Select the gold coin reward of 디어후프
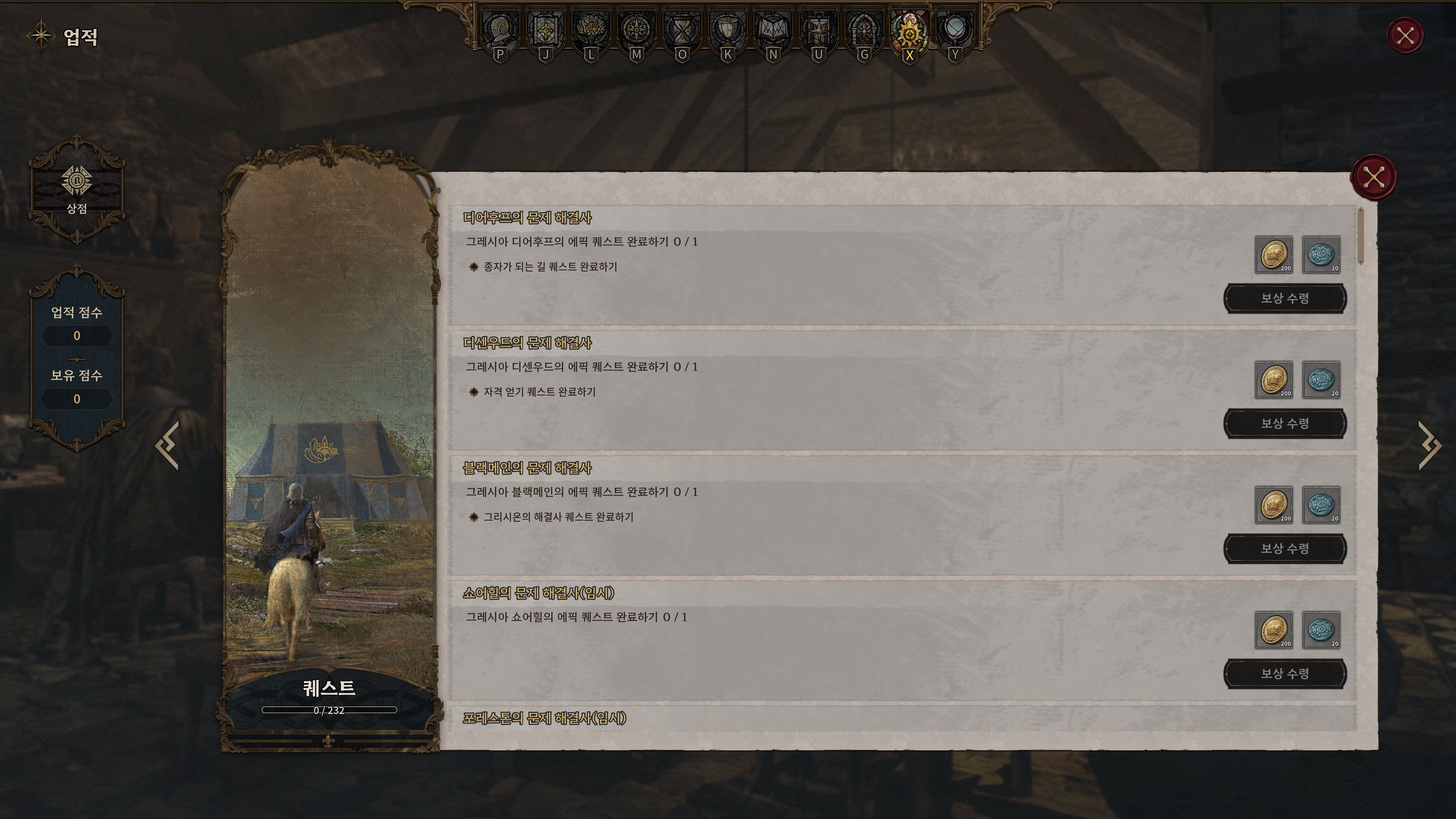Viewport: 1456px width, 819px height. [1274, 255]
